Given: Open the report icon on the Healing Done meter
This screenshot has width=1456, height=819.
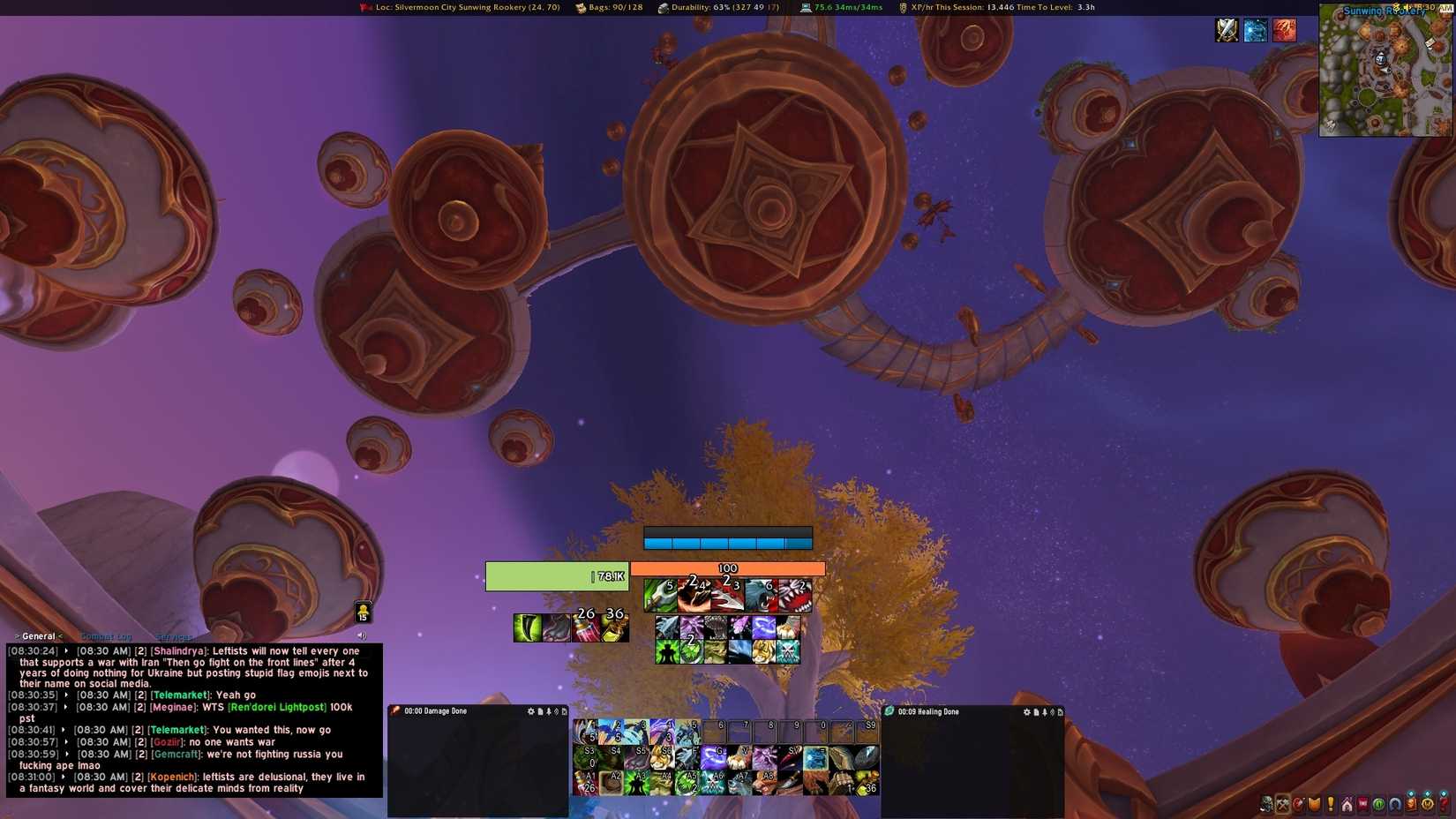Looking at the screenshot, I should [1036, 711].
